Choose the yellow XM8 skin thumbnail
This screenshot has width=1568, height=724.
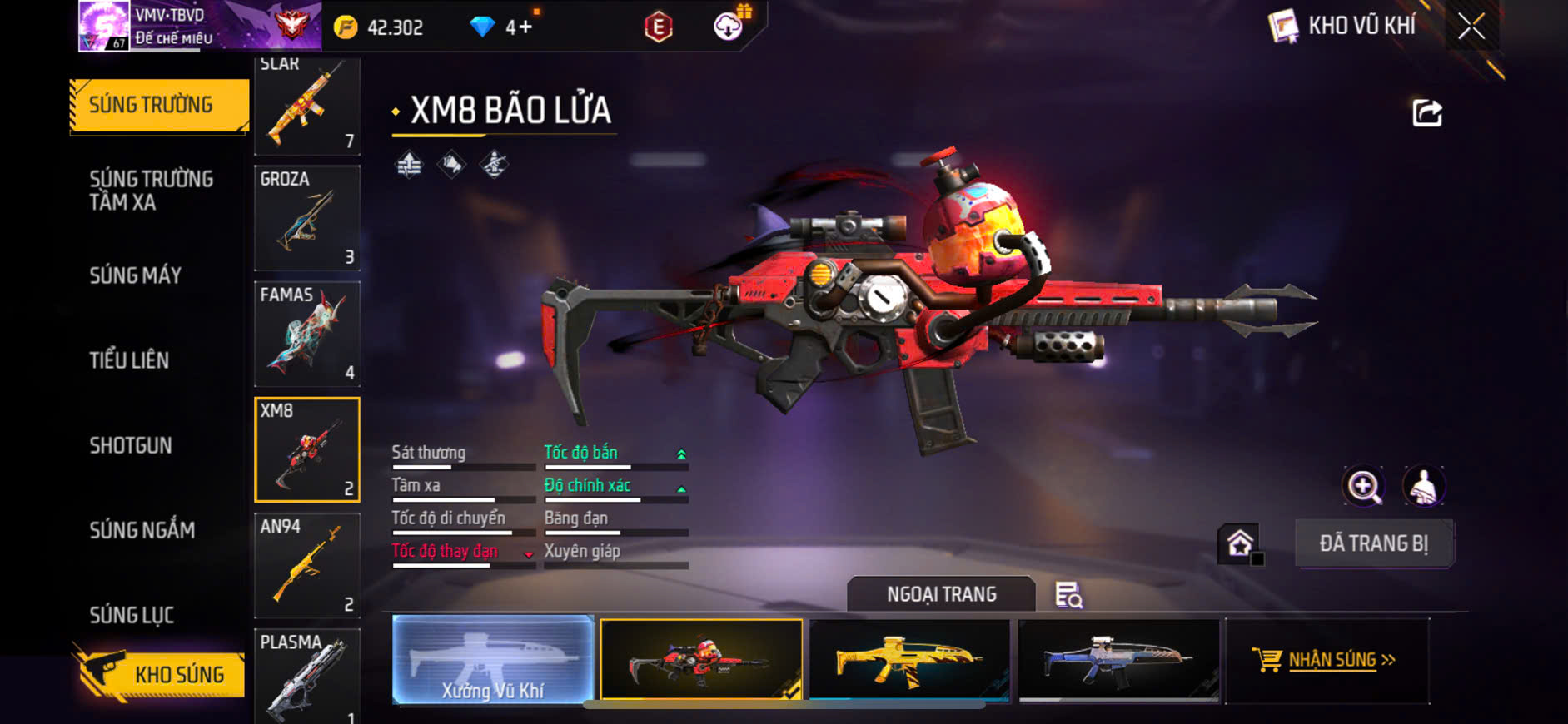coord(909,661)
